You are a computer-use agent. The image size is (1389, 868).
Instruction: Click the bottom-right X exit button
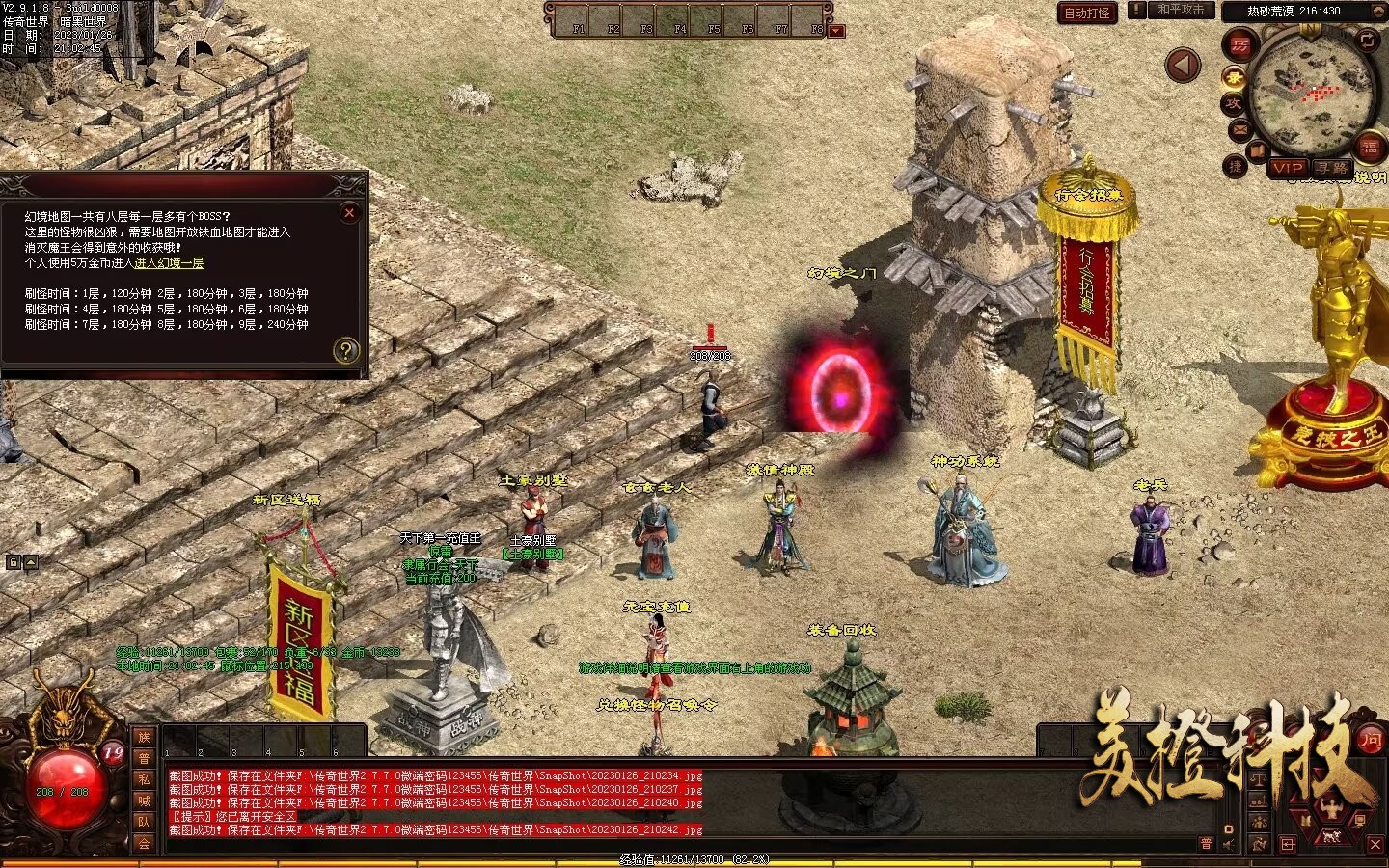point(1375,844)
